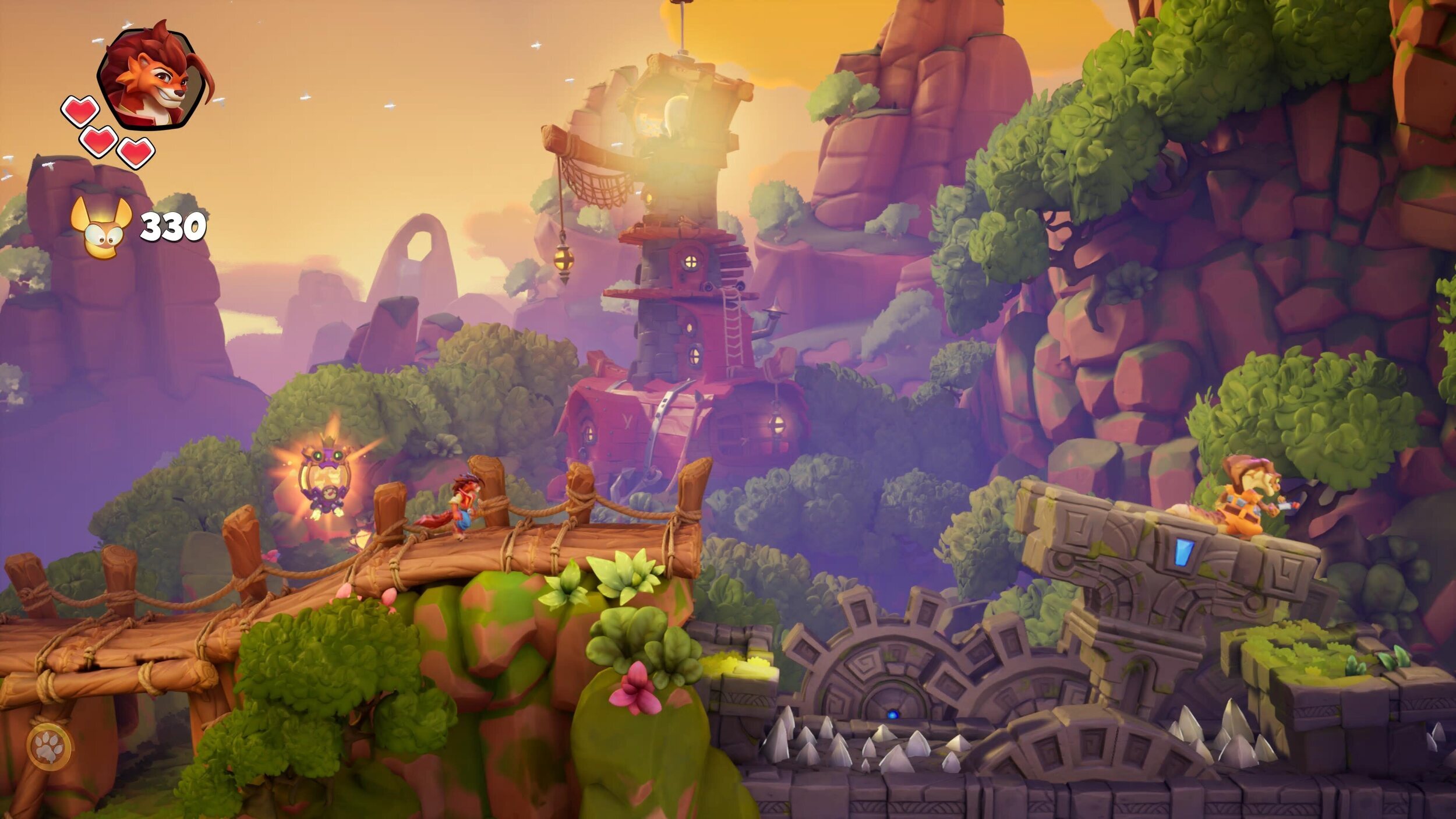1456x819 pixels.
Task: Select the paw print emblem icon
Action: click(x=50, y=746)
